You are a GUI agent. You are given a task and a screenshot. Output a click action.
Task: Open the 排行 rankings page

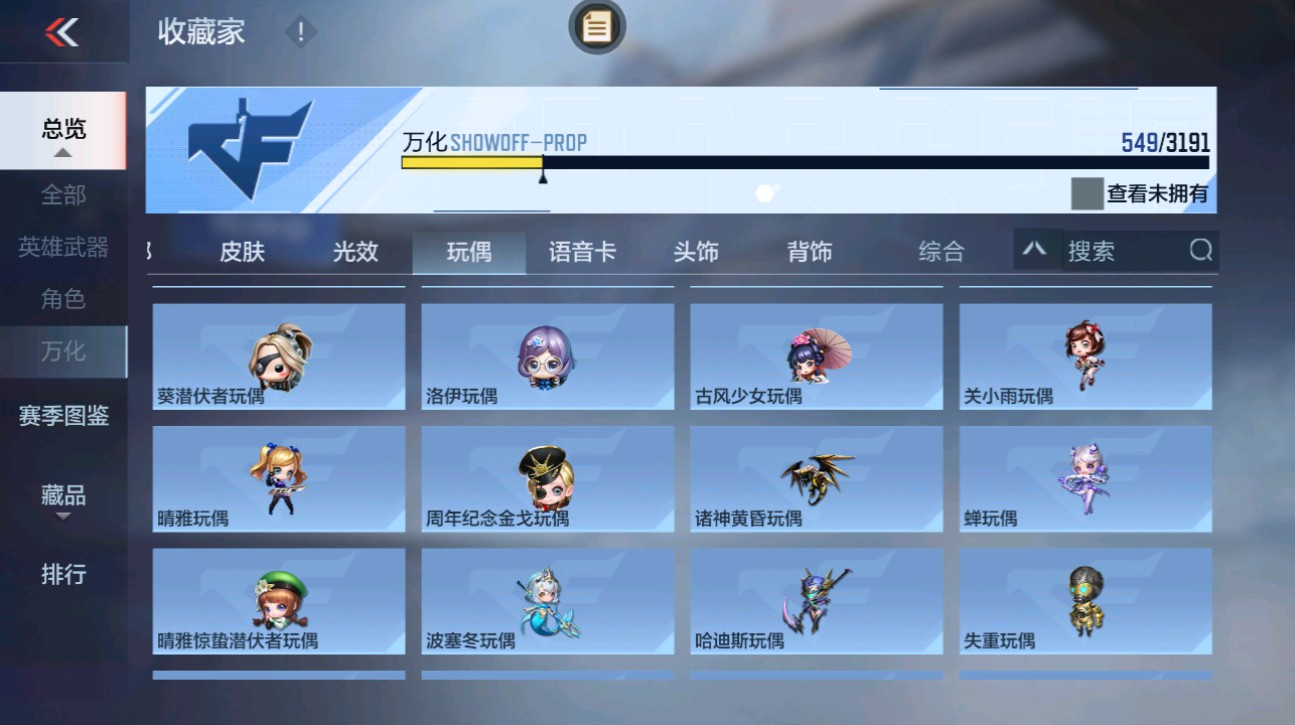(x=64, y=575)
